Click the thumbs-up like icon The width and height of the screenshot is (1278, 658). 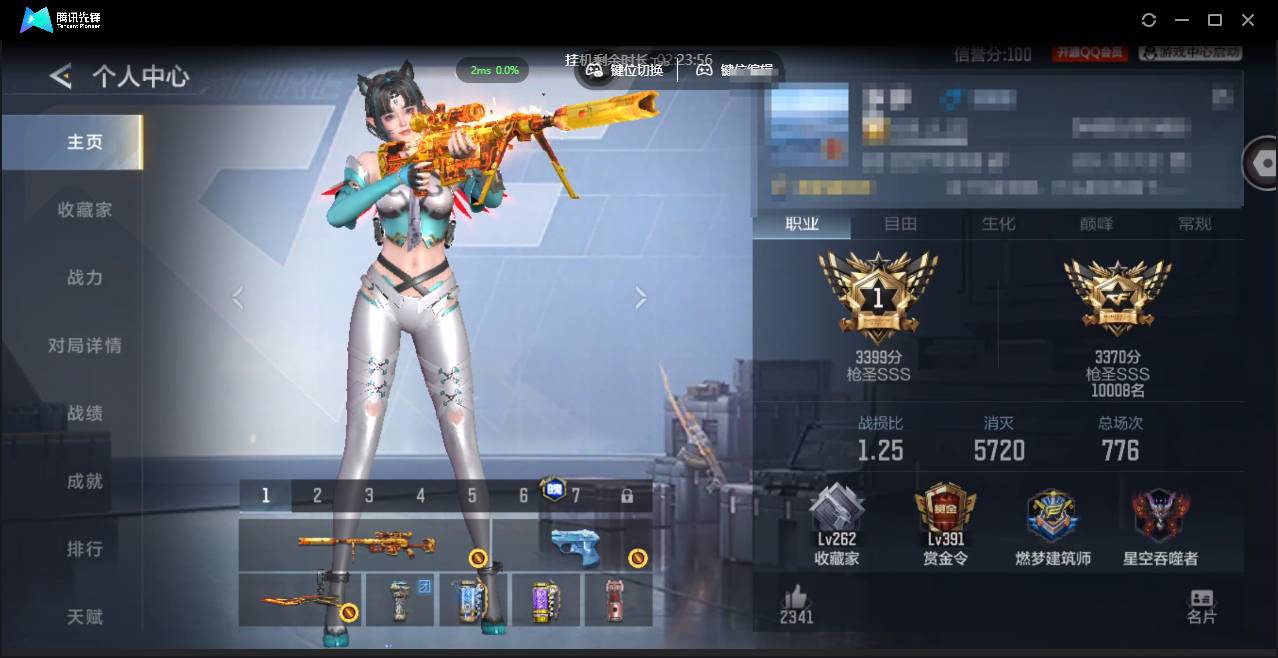click(796, 596)
